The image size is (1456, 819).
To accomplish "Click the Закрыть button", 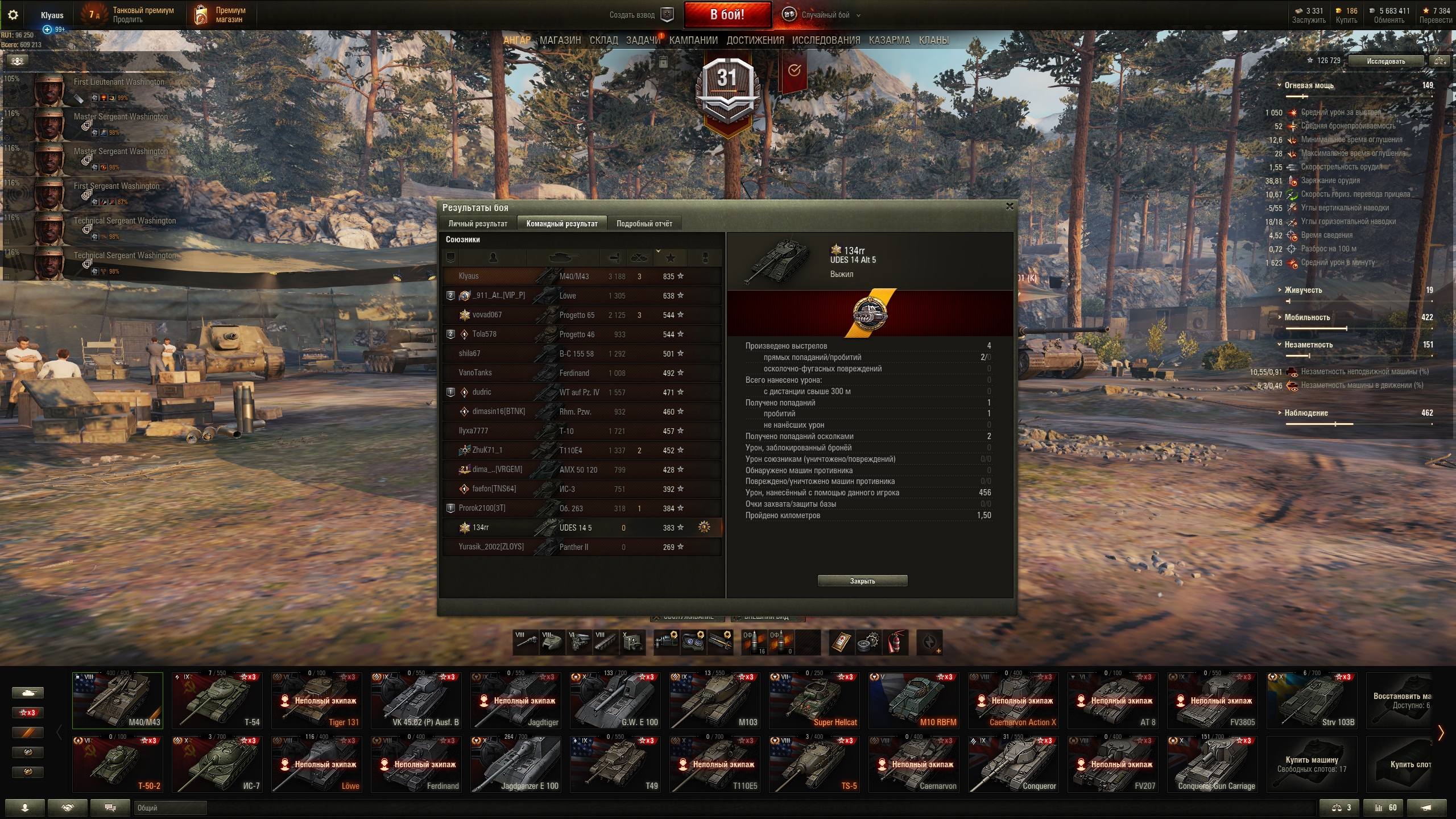I will coord(862,581).
